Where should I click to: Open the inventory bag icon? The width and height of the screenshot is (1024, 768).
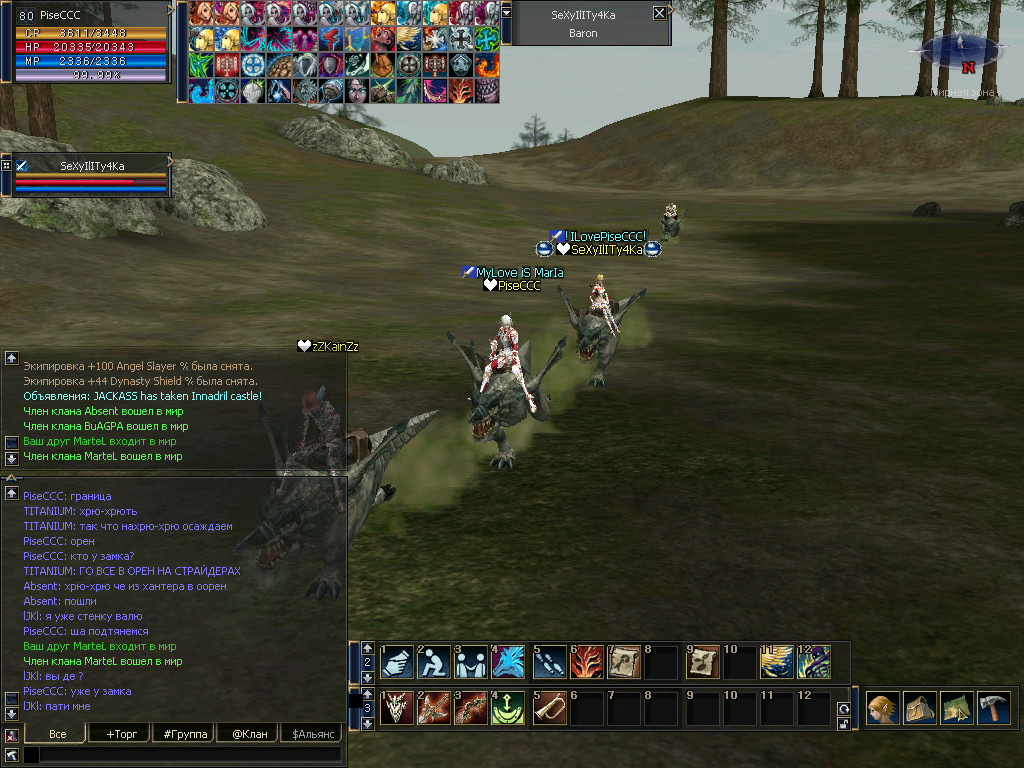(x=920, y=707)
